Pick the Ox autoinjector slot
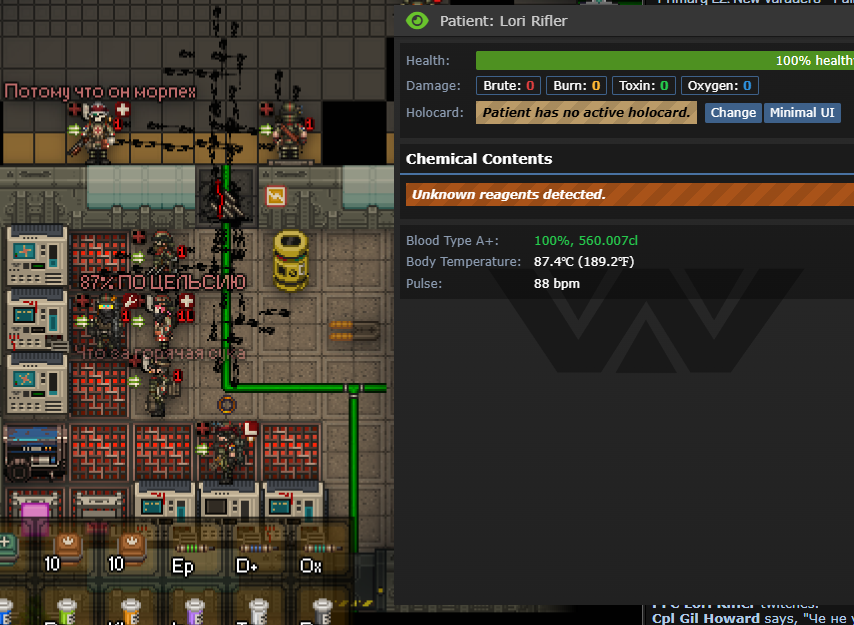Screen dimensions: 854x625 312,551
